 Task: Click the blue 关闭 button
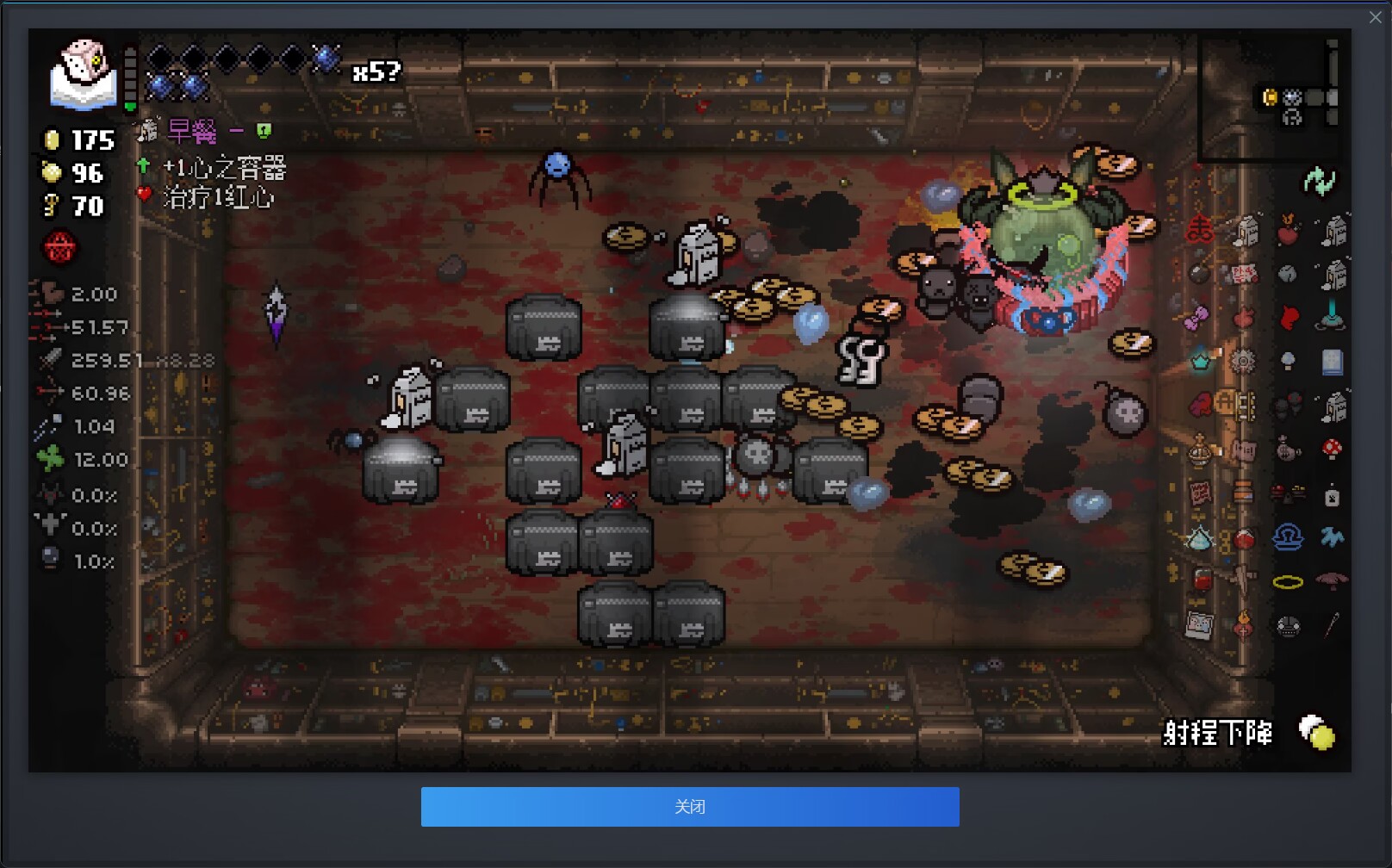[x=689, y=806]
